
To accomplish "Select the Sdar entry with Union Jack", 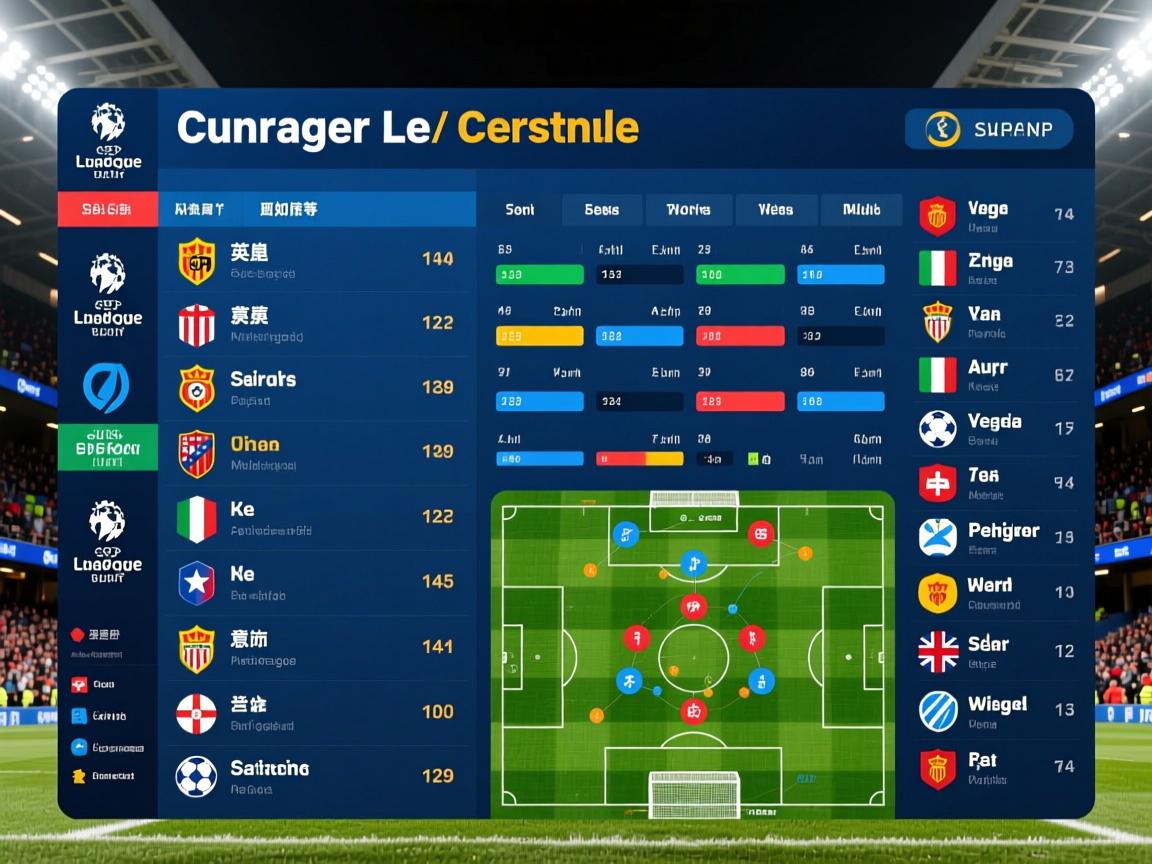I will (996, 651).
